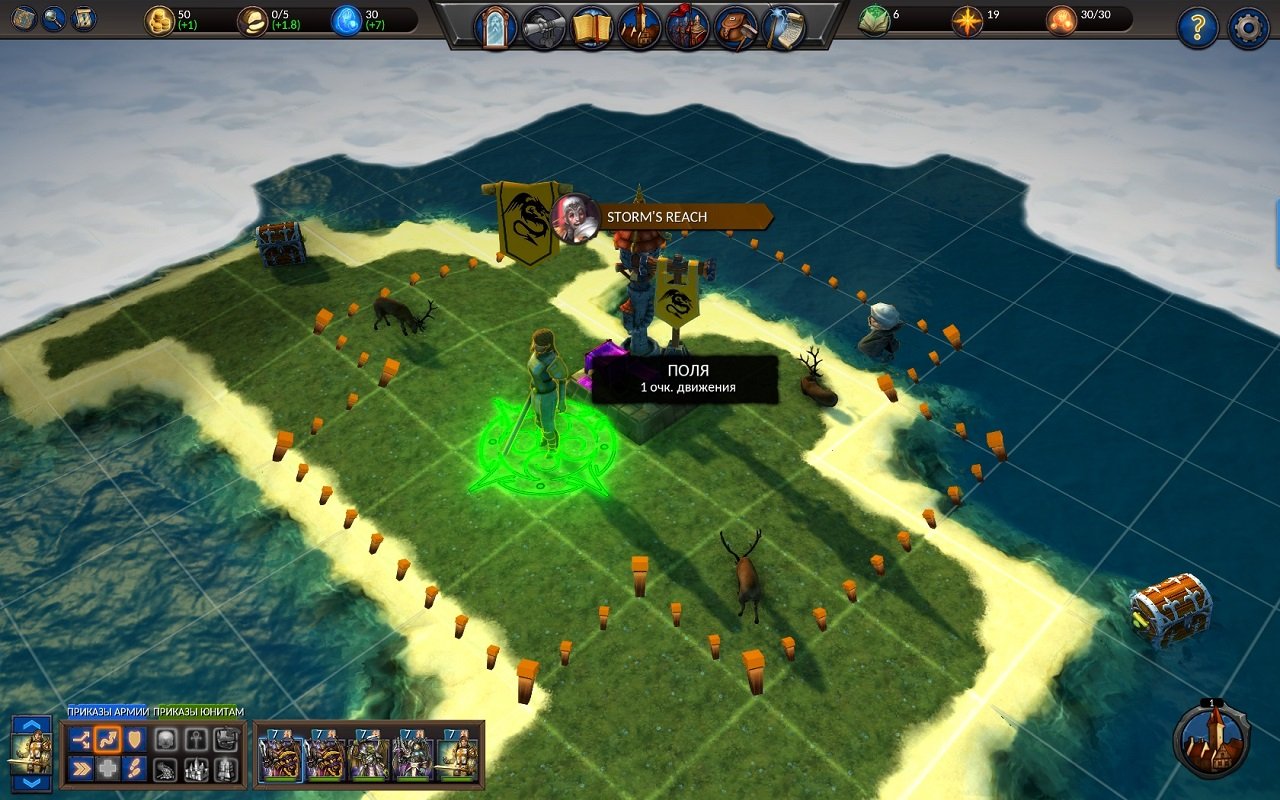The width and height of the screenshot is (1280, 800).
Task: Open the cities overview tower icon
Action: [x=638, y=28]
